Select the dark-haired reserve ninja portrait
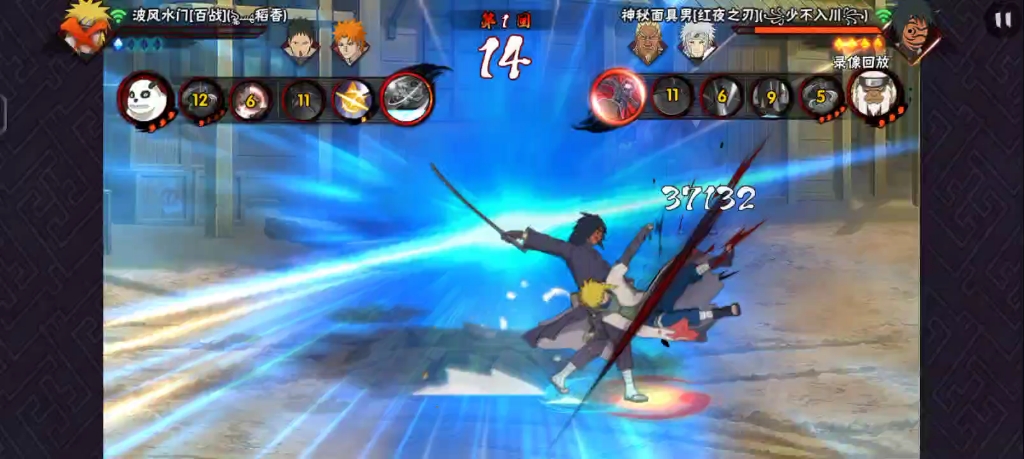 [300, 41]
